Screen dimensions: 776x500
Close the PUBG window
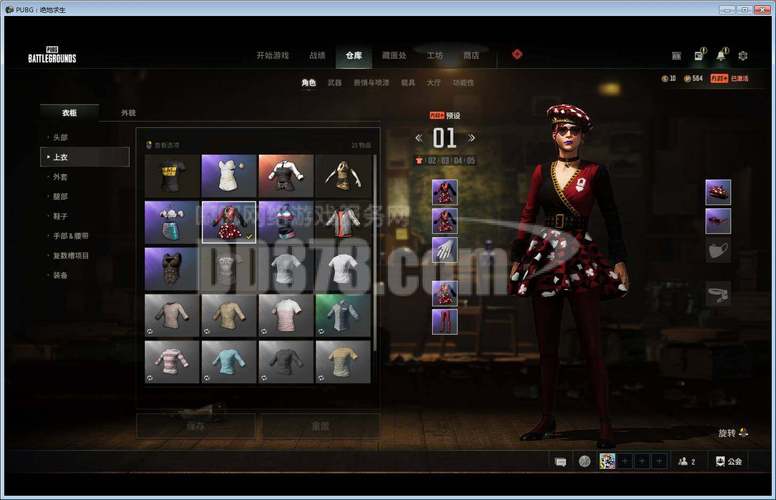[762, 9]
